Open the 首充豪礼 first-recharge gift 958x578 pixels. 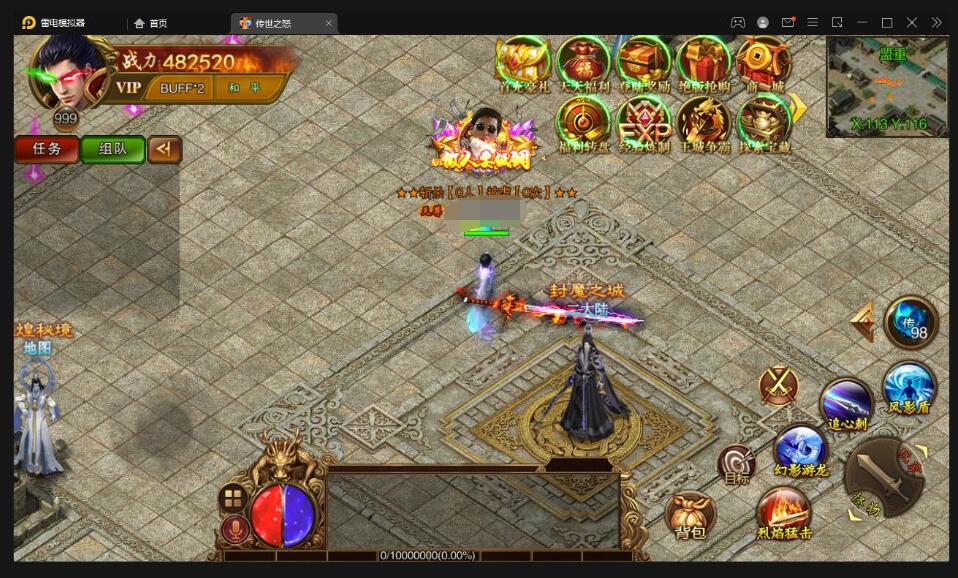(x=523, y=62)
